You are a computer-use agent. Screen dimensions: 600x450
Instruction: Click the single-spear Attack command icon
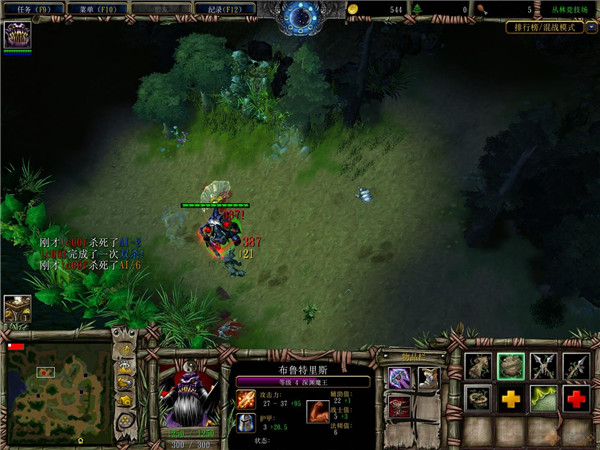(x=575, y=367)
